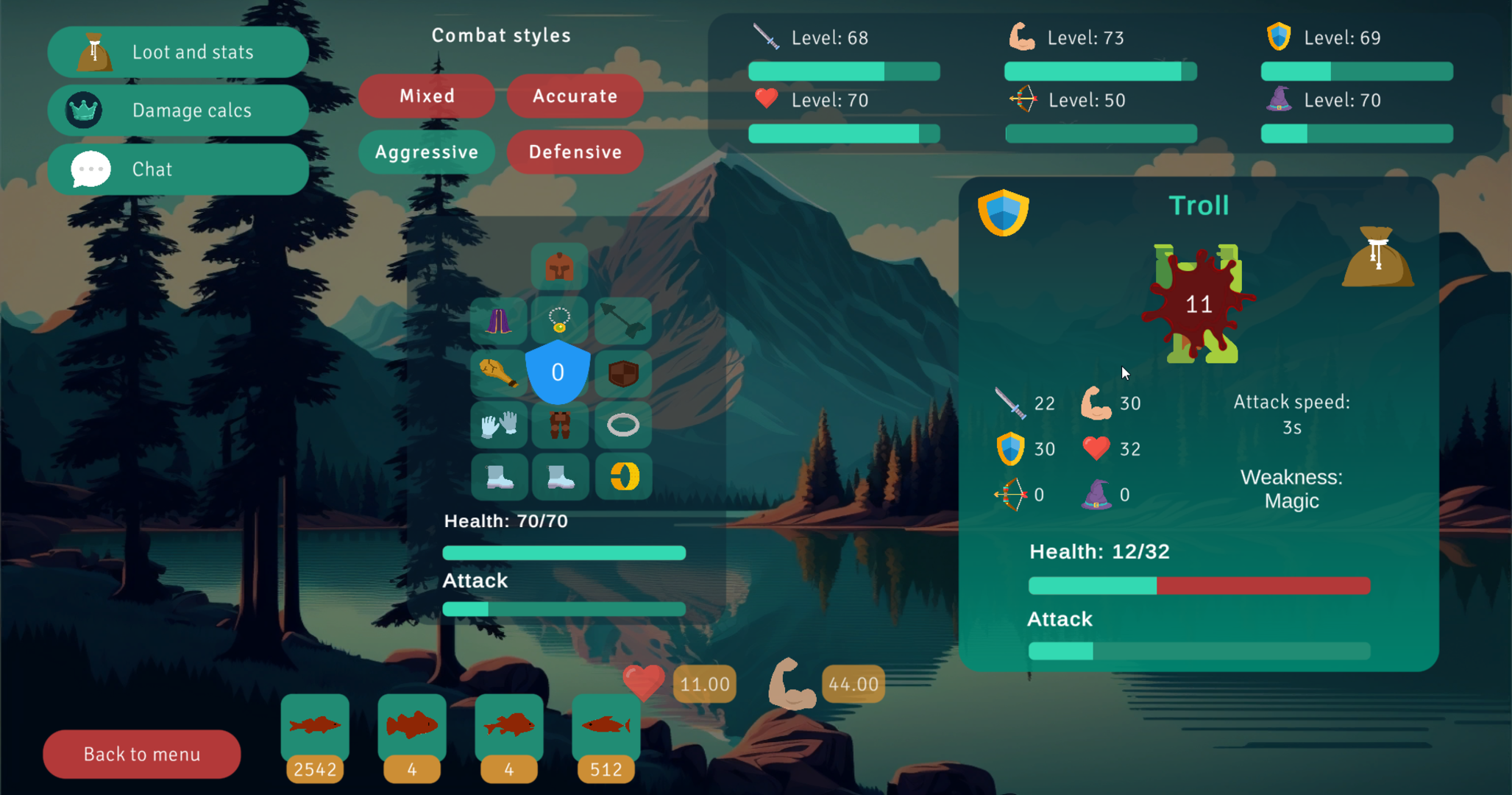The width and height of the screenshot is (1512, 795).
Task: Click the player's health progress bar
Action: [x=564, y=552]
